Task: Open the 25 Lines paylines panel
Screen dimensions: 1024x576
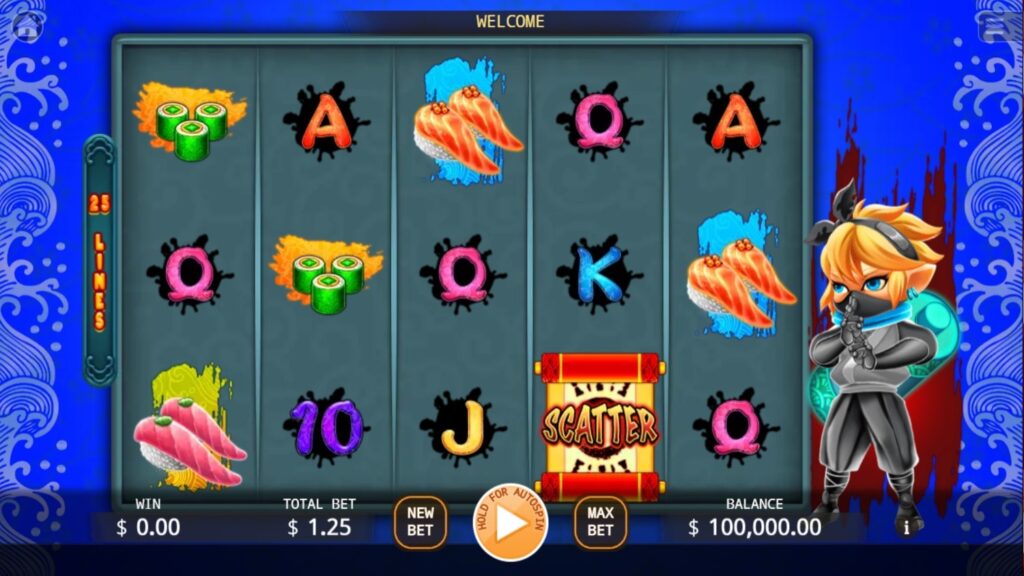Action: (x=99, y=261)
